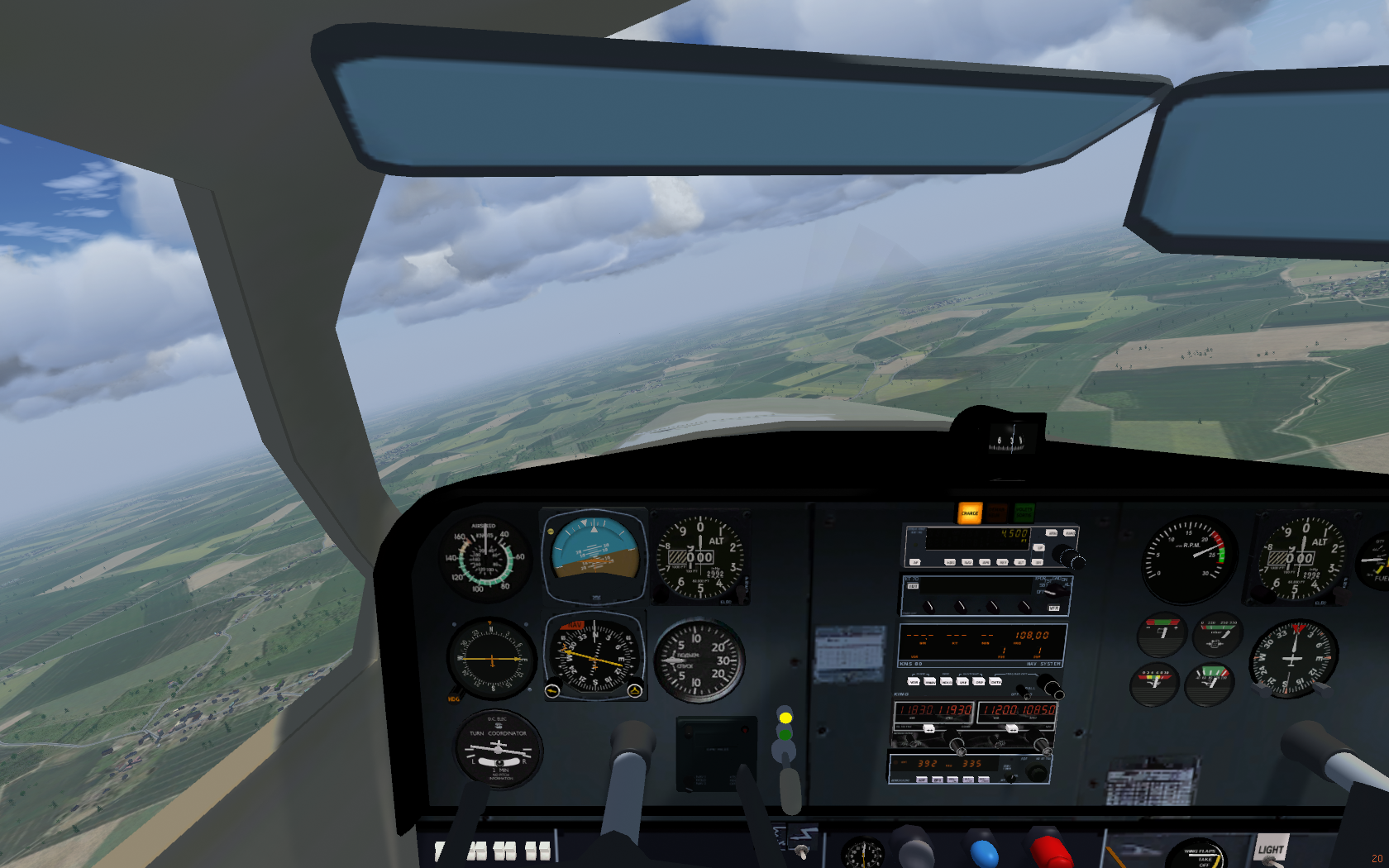
Task: Engage the autopilot AP button
Action: (915, 562)
